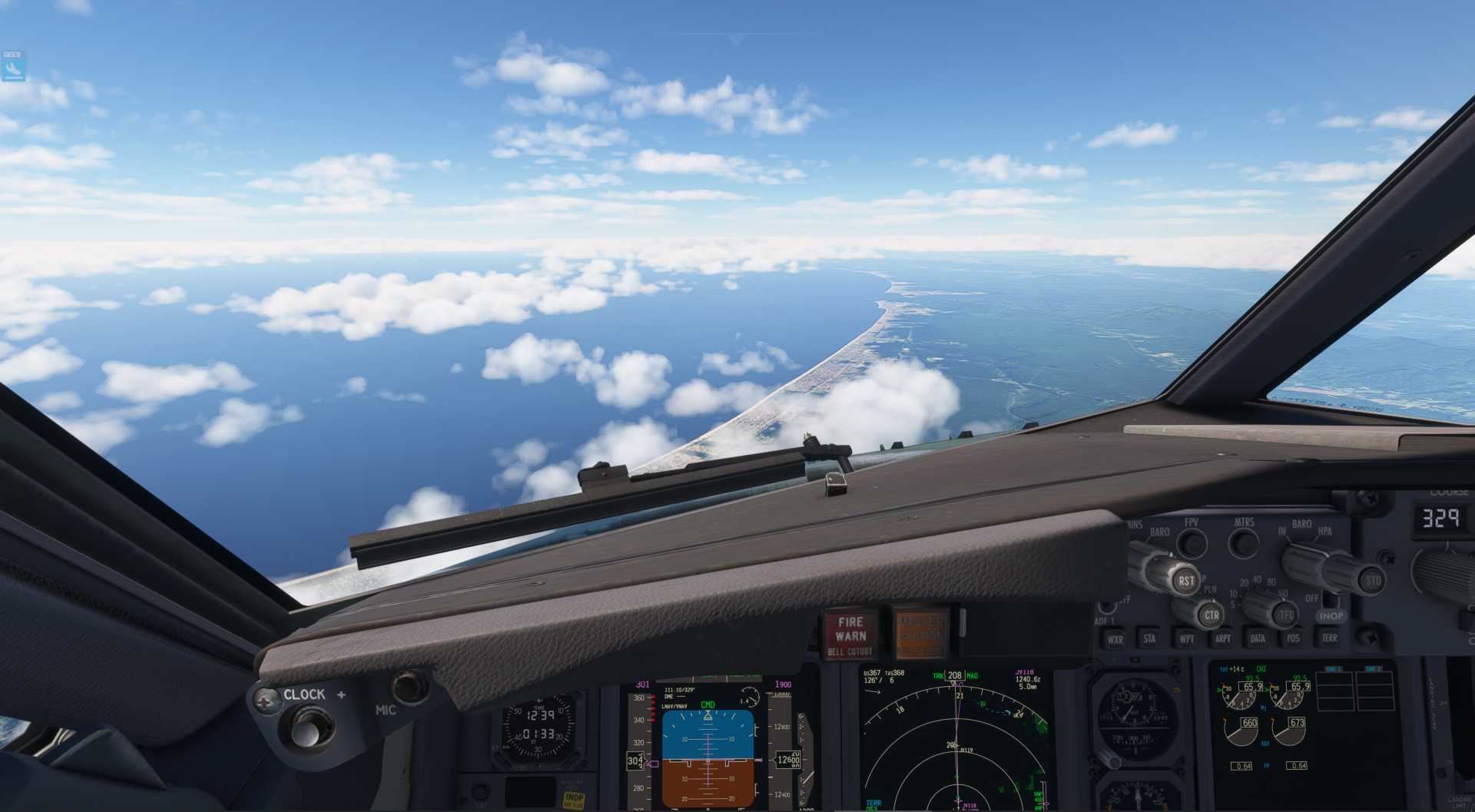This screenshot has height=812, width=1475.
Task: Push the TFC button on the range knob
Action: tap(1285, 615)
